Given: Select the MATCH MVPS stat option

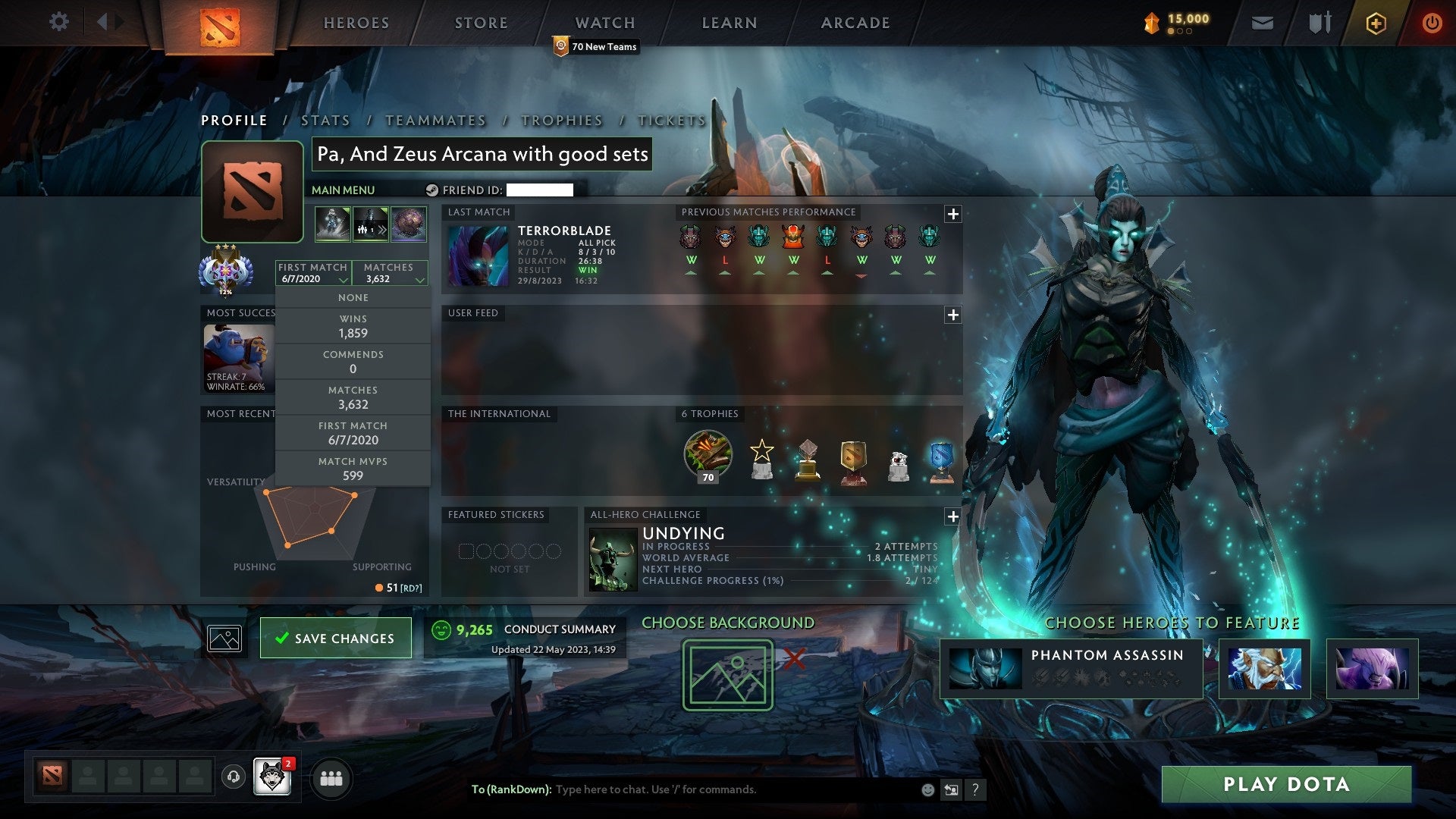Looking at the screenshot, I should 353,469.
